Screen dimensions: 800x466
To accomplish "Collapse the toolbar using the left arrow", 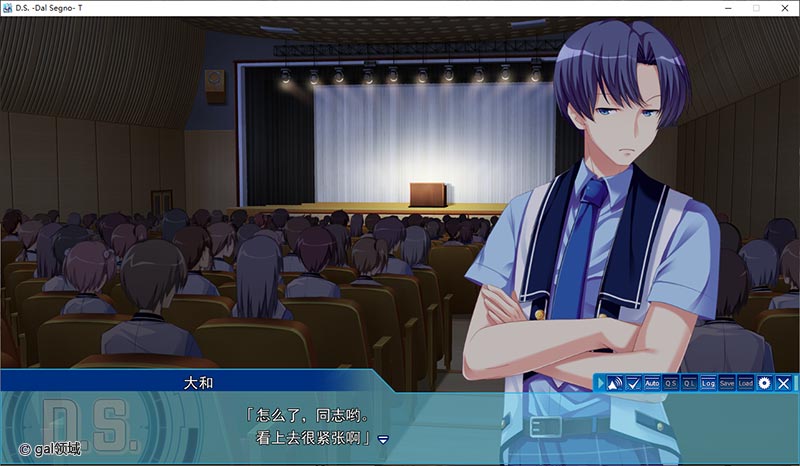I will [x=600, y=383].
